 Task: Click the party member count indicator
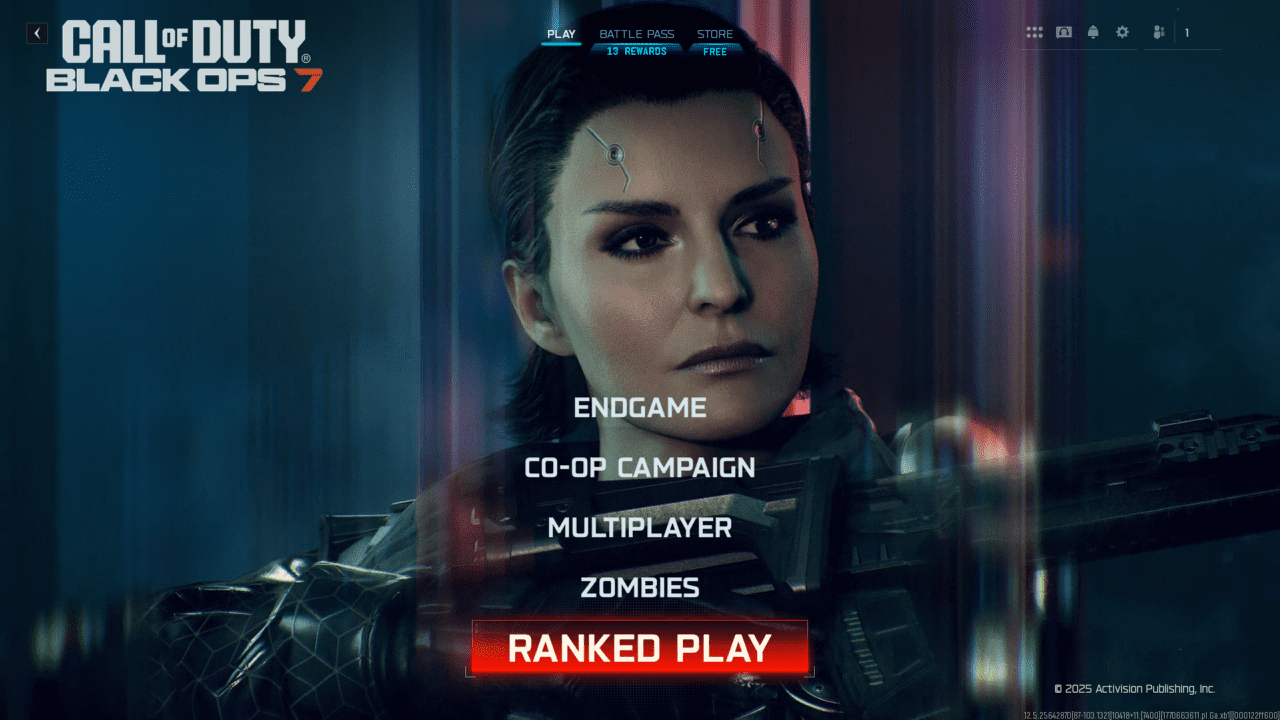[x=1188, y=32]
